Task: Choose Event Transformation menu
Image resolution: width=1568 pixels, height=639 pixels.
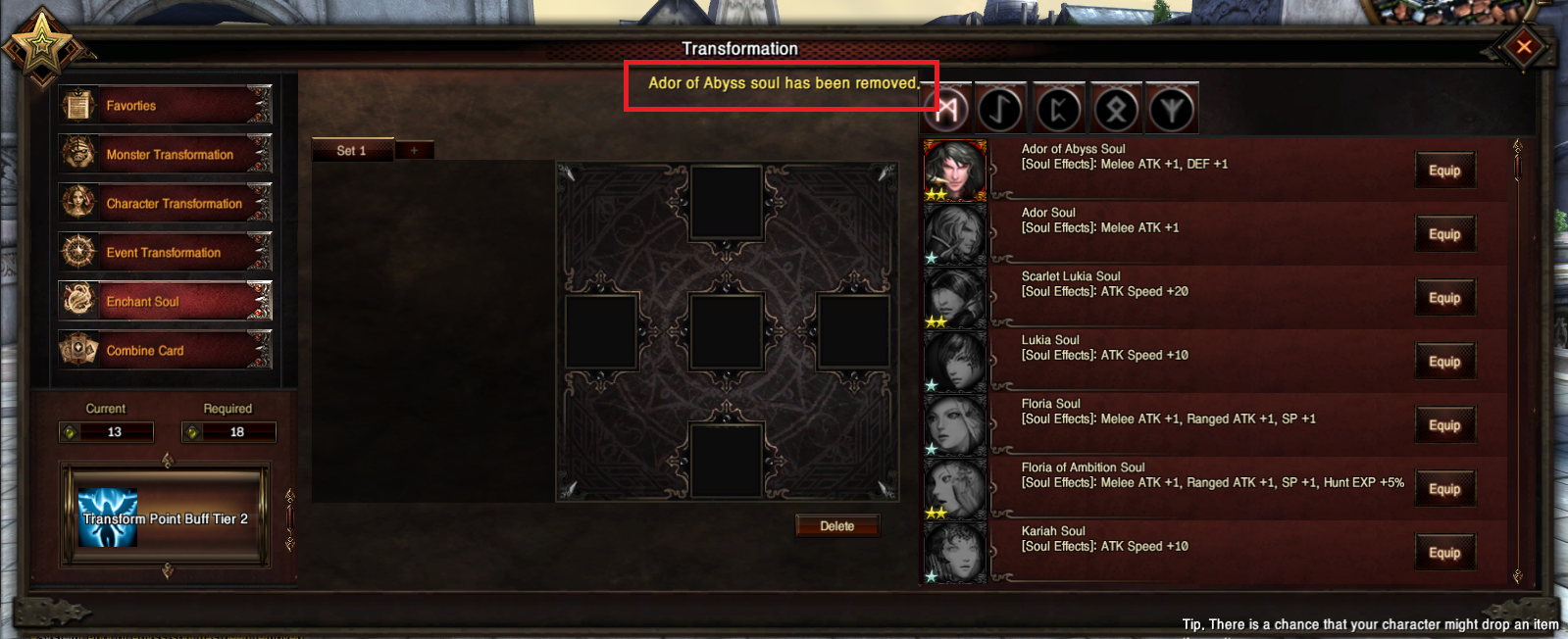Action: [165, 252]
